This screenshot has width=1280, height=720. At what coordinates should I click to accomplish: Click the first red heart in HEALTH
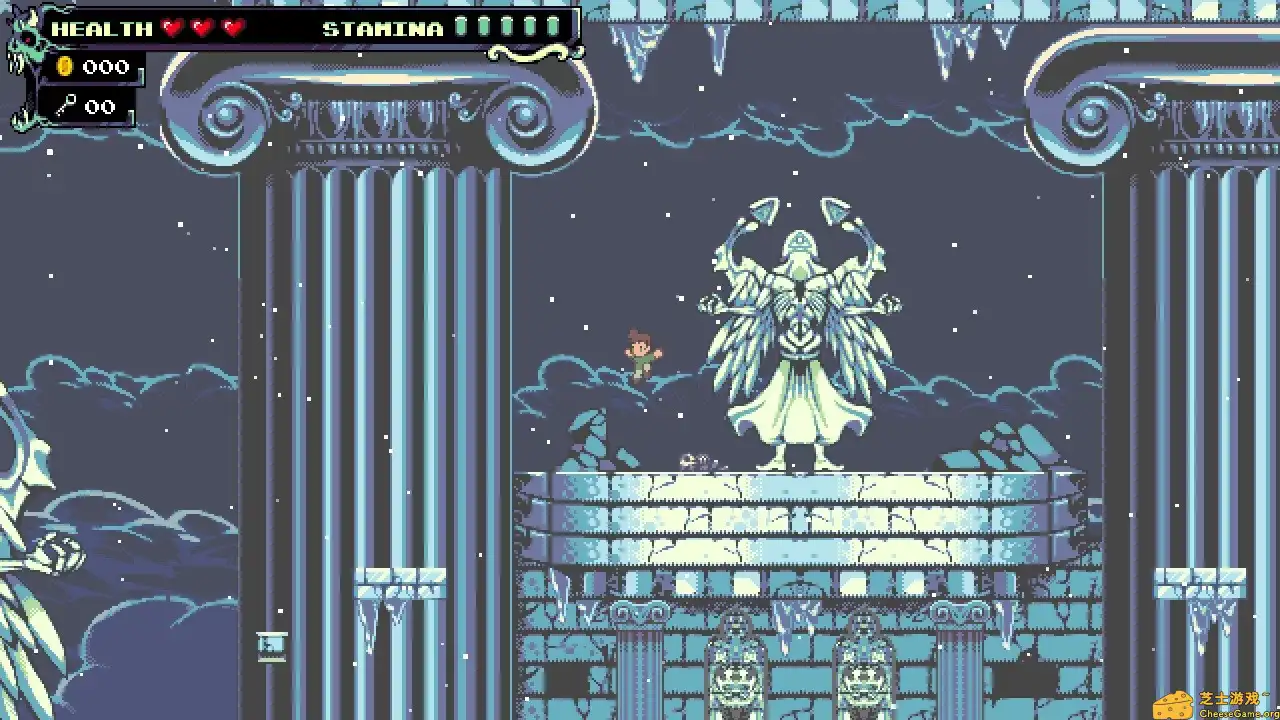(172, 28)
